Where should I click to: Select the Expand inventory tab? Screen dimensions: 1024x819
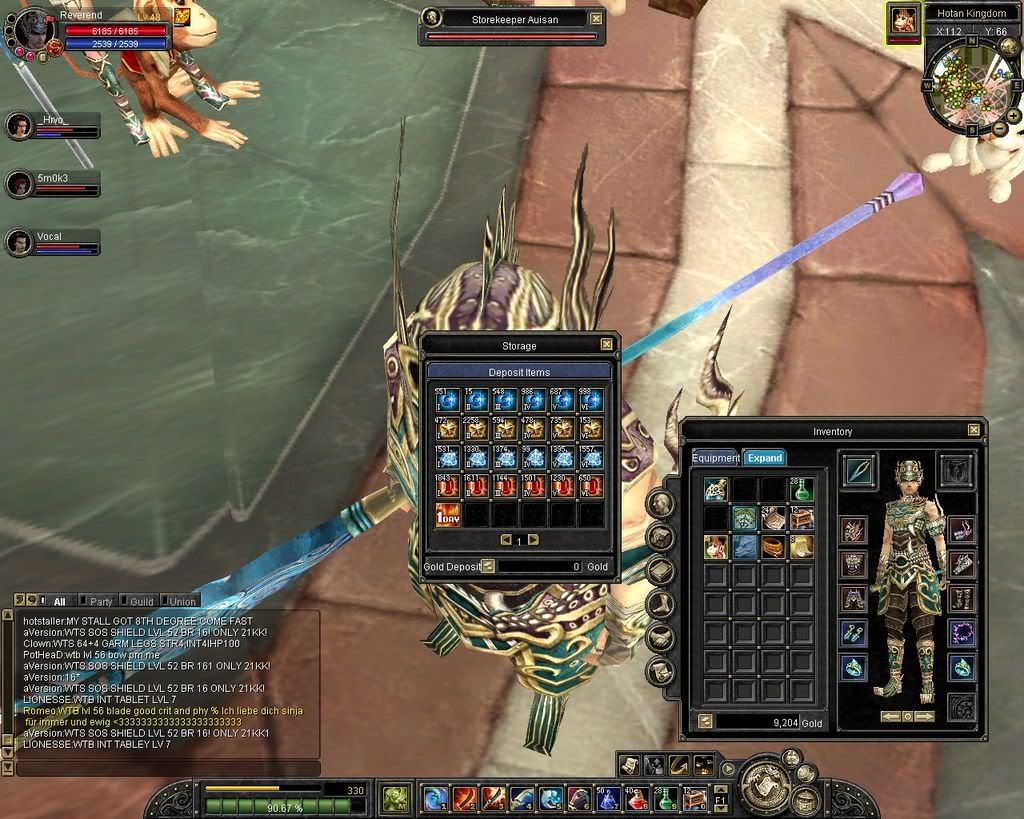pos(764,458)
